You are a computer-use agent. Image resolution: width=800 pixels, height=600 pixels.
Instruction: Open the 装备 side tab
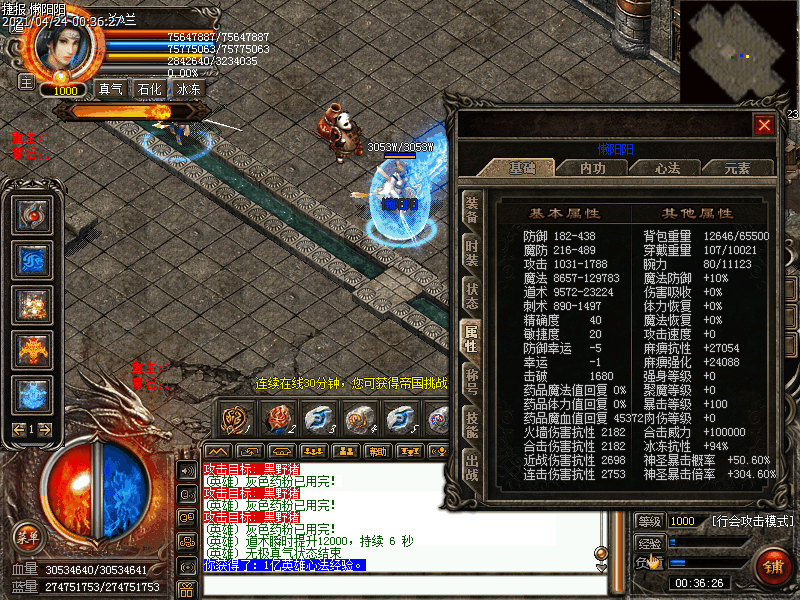tap(471, 209)
